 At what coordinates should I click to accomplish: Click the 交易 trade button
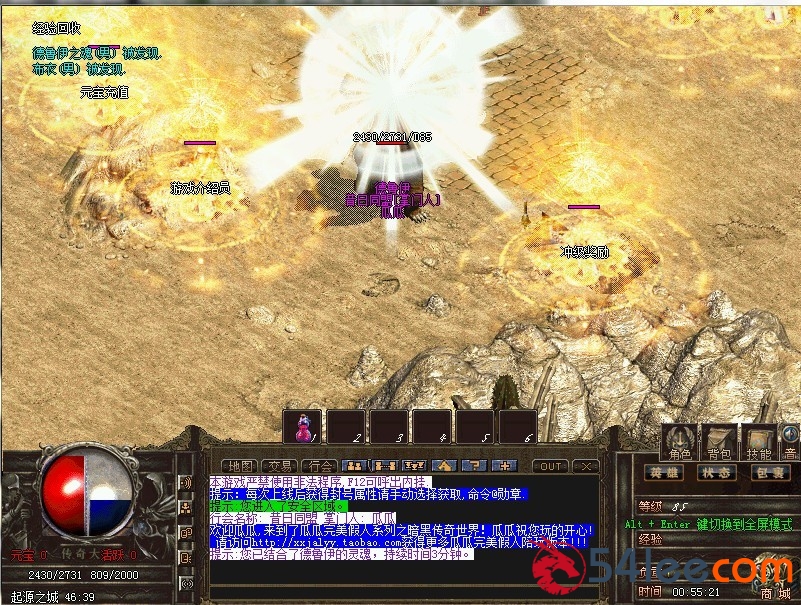[278, 466]
